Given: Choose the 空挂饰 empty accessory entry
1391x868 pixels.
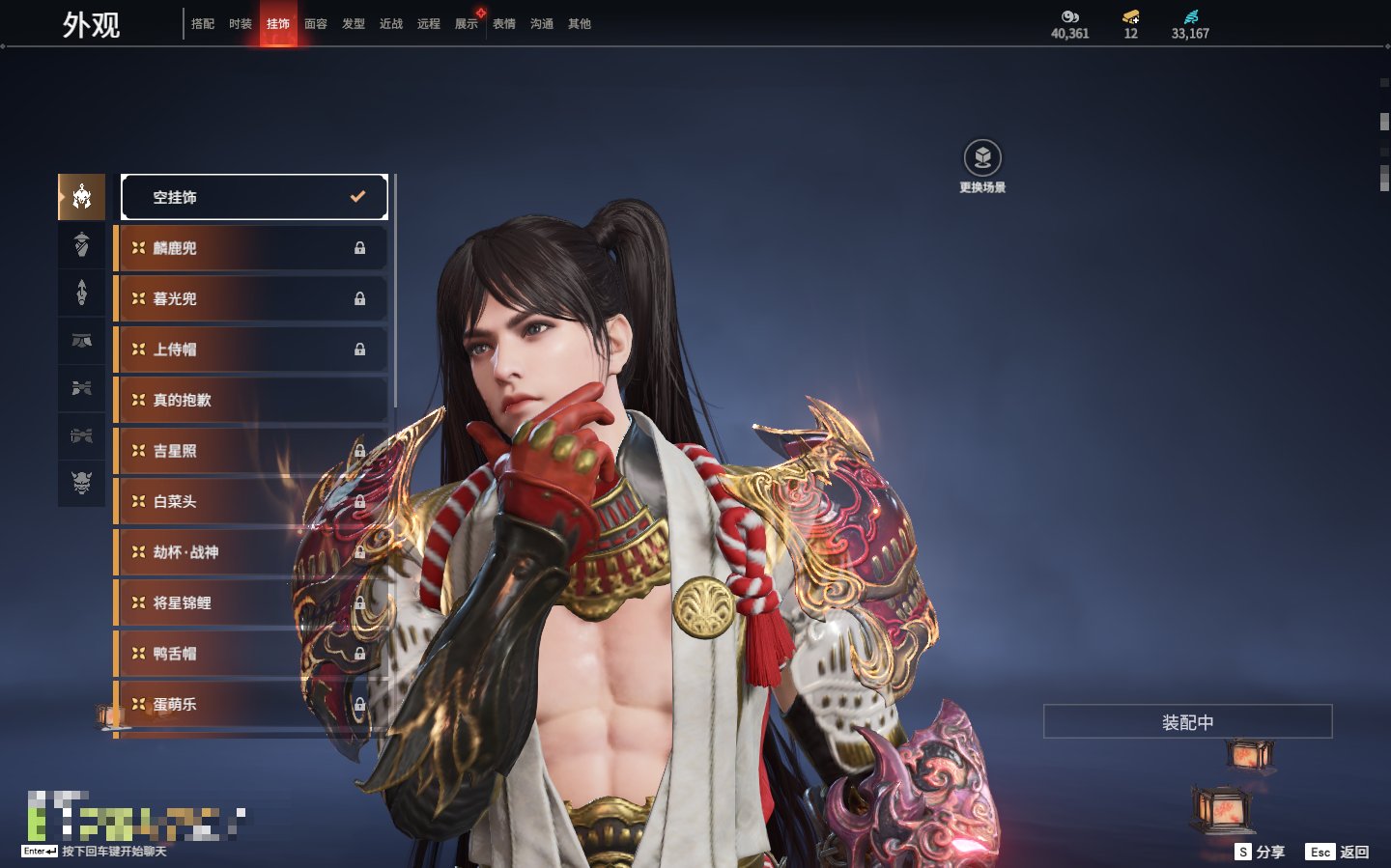Looking at the screenshot, I should [254, 197].
